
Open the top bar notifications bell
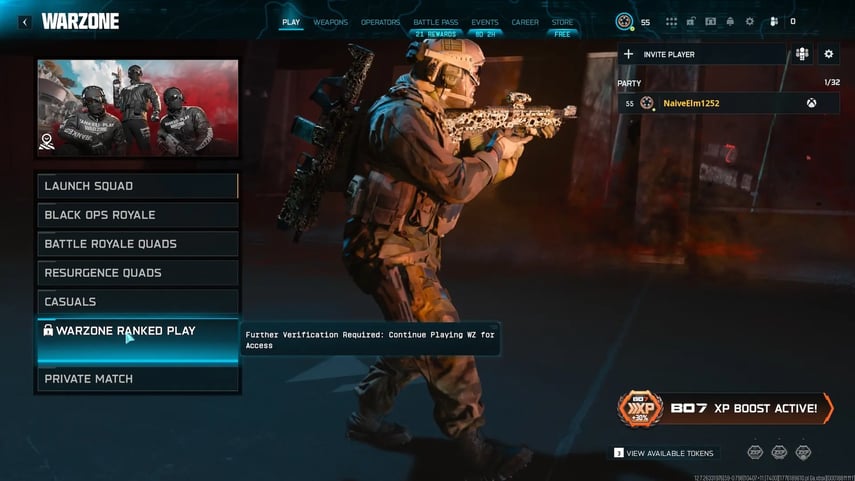(x=730, y=21)
